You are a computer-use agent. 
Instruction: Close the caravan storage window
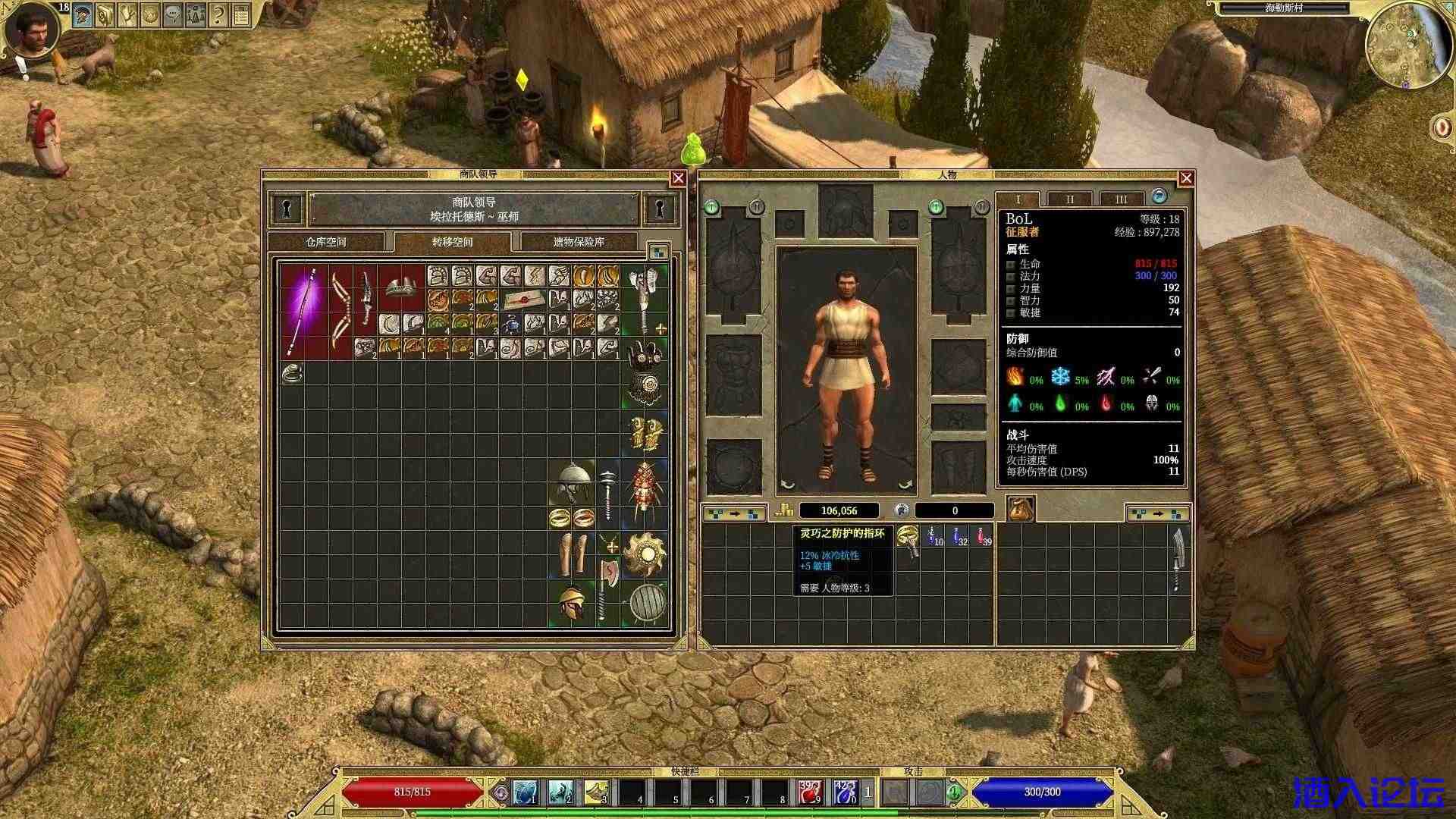pos(678,178)
